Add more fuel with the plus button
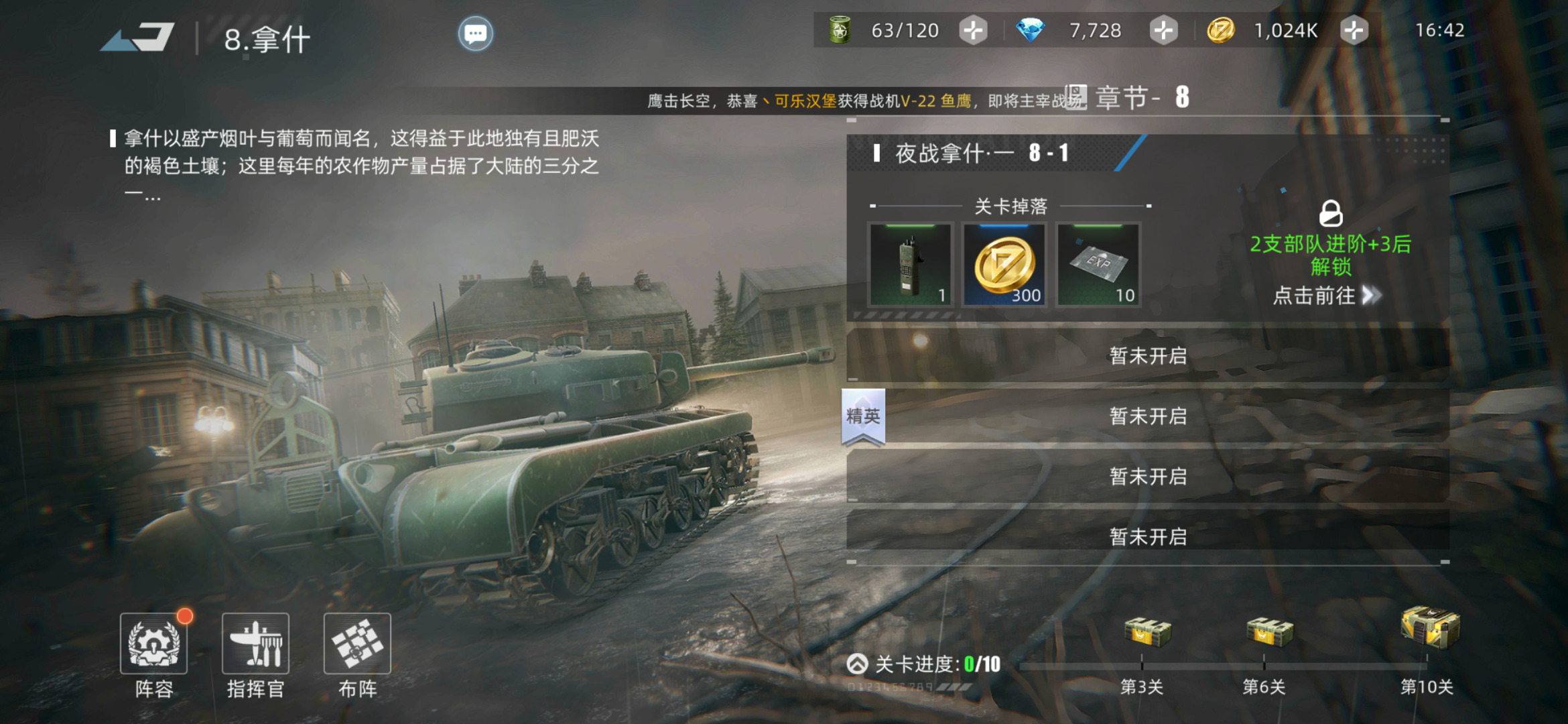Image resolution: width=1568 pixels, height=724 pixels. tap(972, 31)
